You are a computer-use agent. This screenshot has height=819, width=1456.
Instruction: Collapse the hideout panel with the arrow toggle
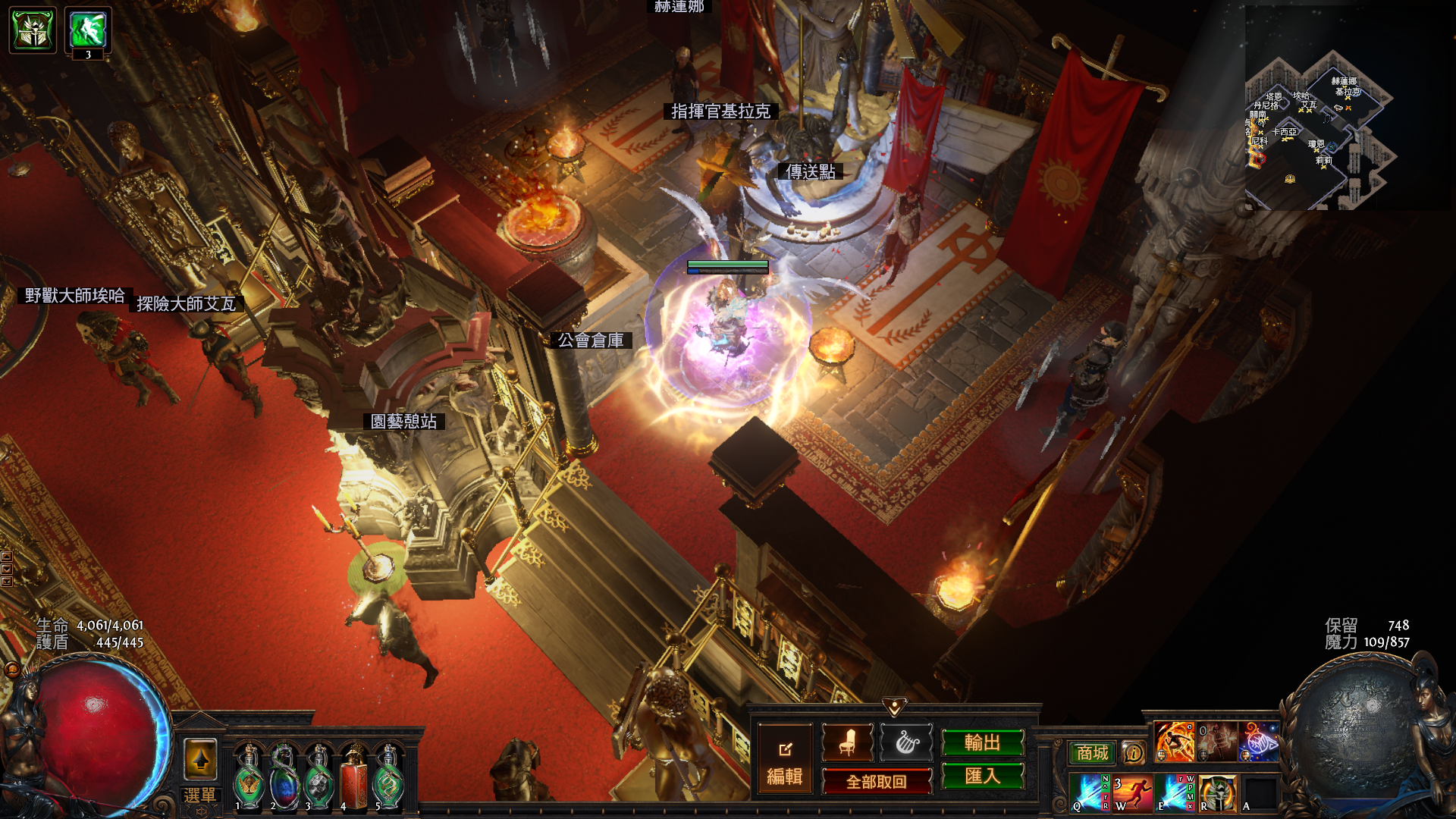click(895, 708)
